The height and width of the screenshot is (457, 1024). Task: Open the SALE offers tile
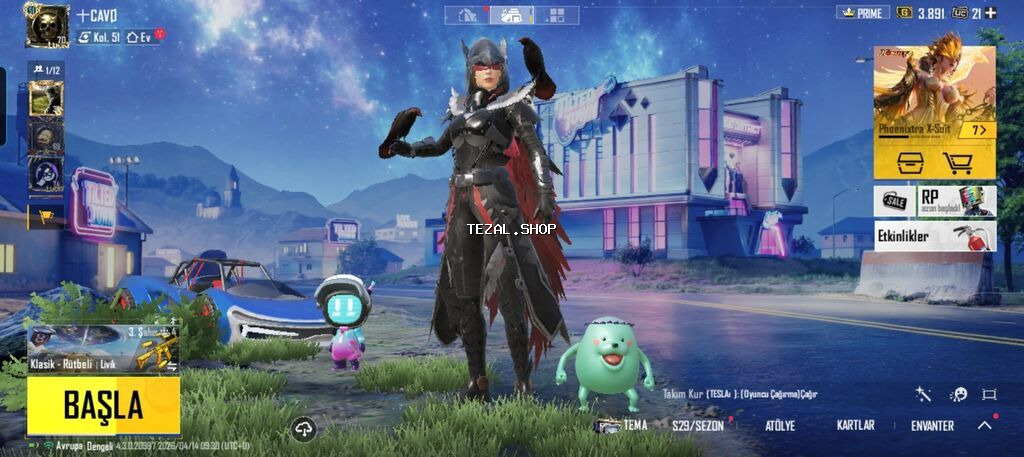(895, 201)
